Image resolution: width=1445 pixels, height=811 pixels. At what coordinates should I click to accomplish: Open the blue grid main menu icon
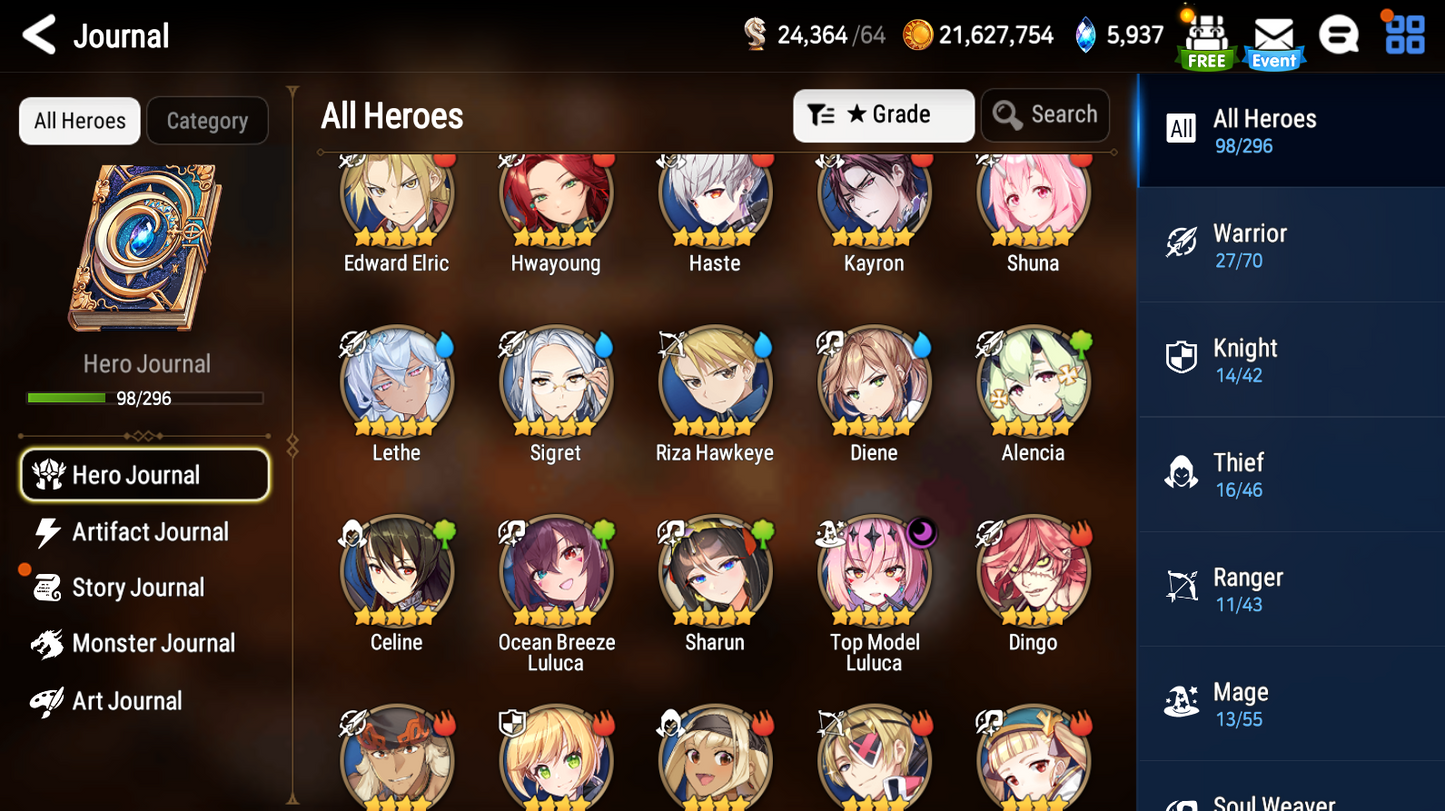pos(1407,34)
